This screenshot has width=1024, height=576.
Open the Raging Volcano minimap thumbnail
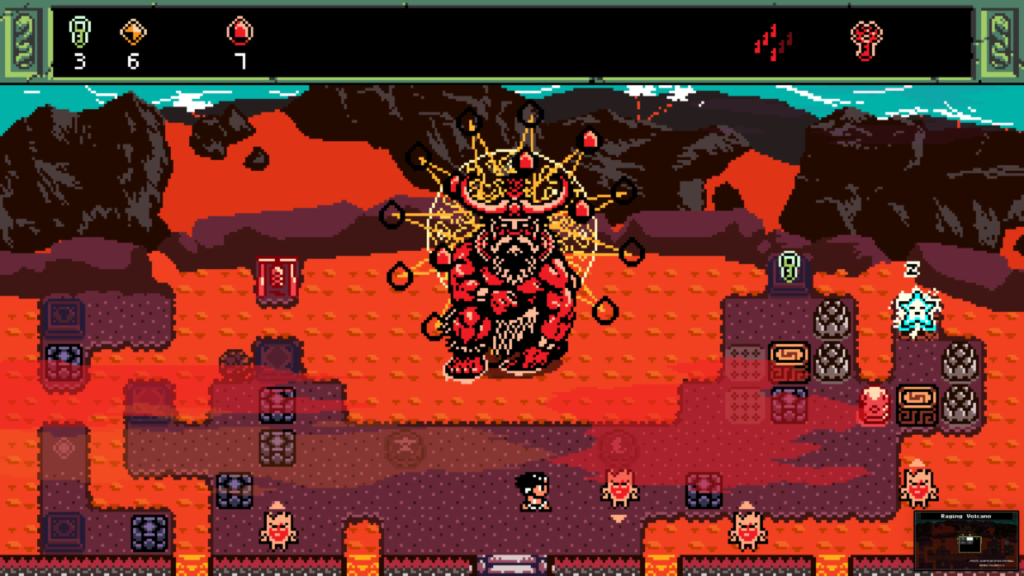(965, 541)
